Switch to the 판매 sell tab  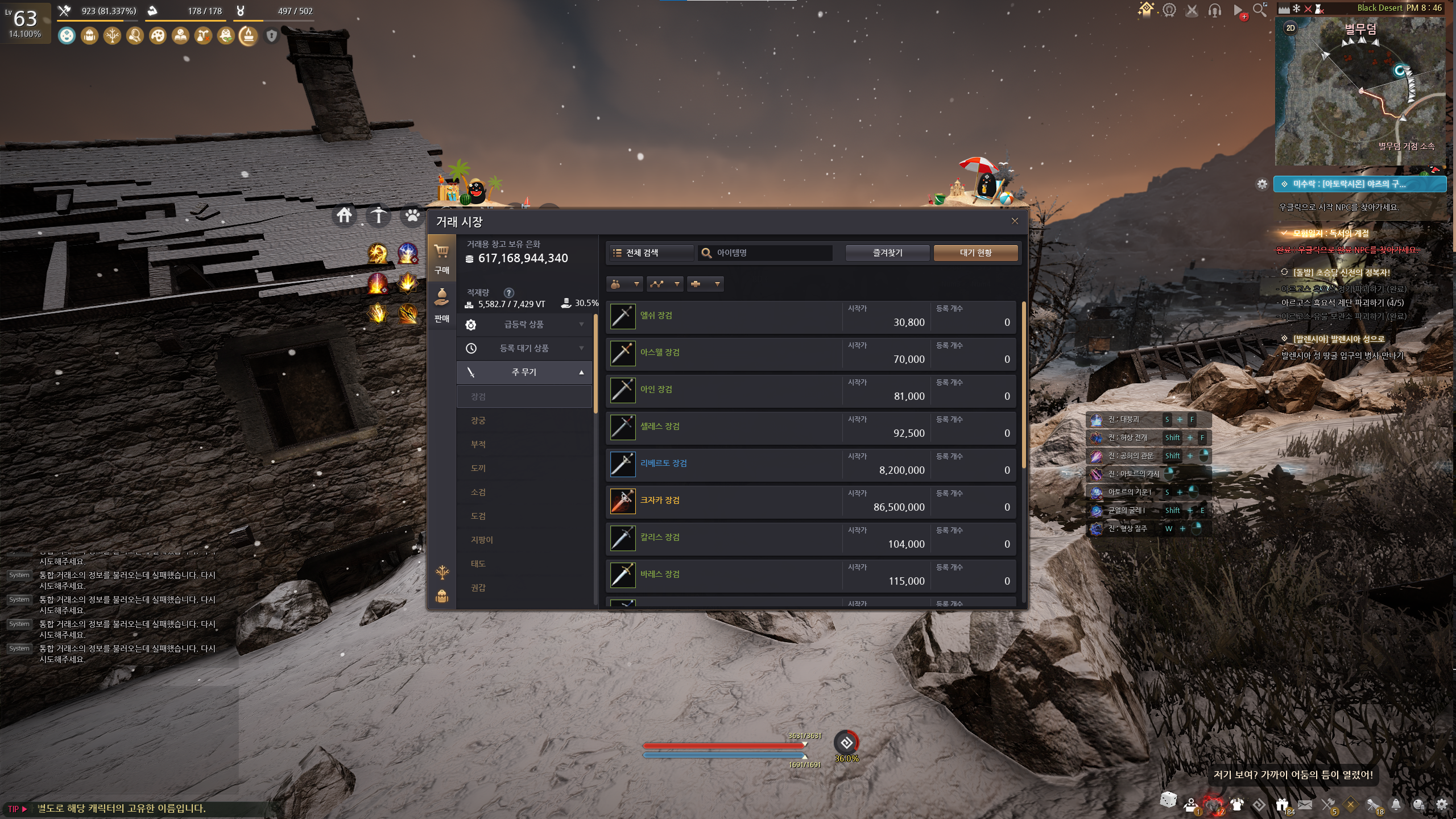click(x=442, y=306)
